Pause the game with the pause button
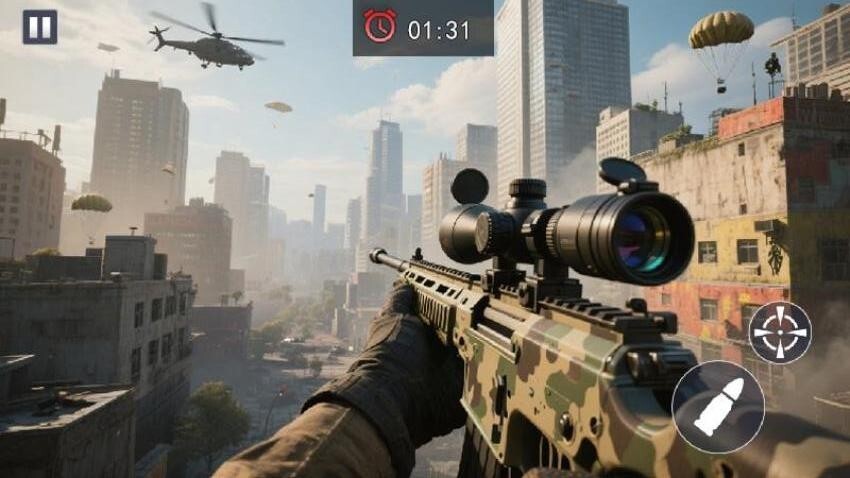This screenshot has height=478, width=850. (40, 27)
